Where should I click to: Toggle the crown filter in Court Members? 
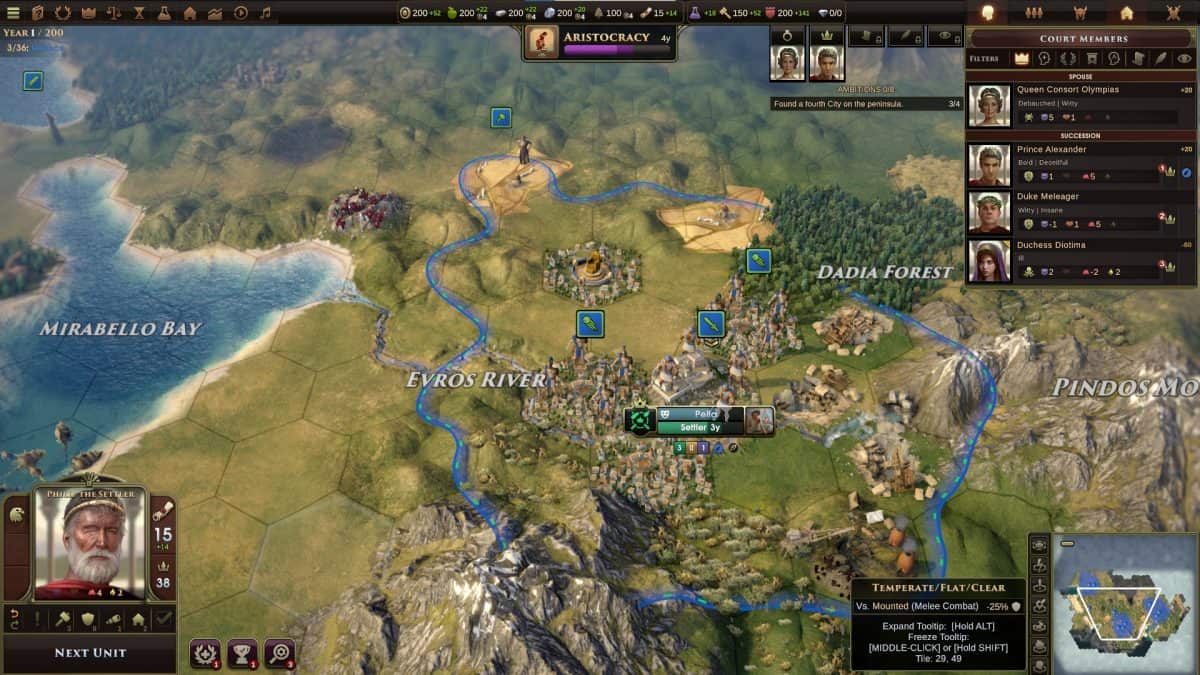tap(1021, 59)
